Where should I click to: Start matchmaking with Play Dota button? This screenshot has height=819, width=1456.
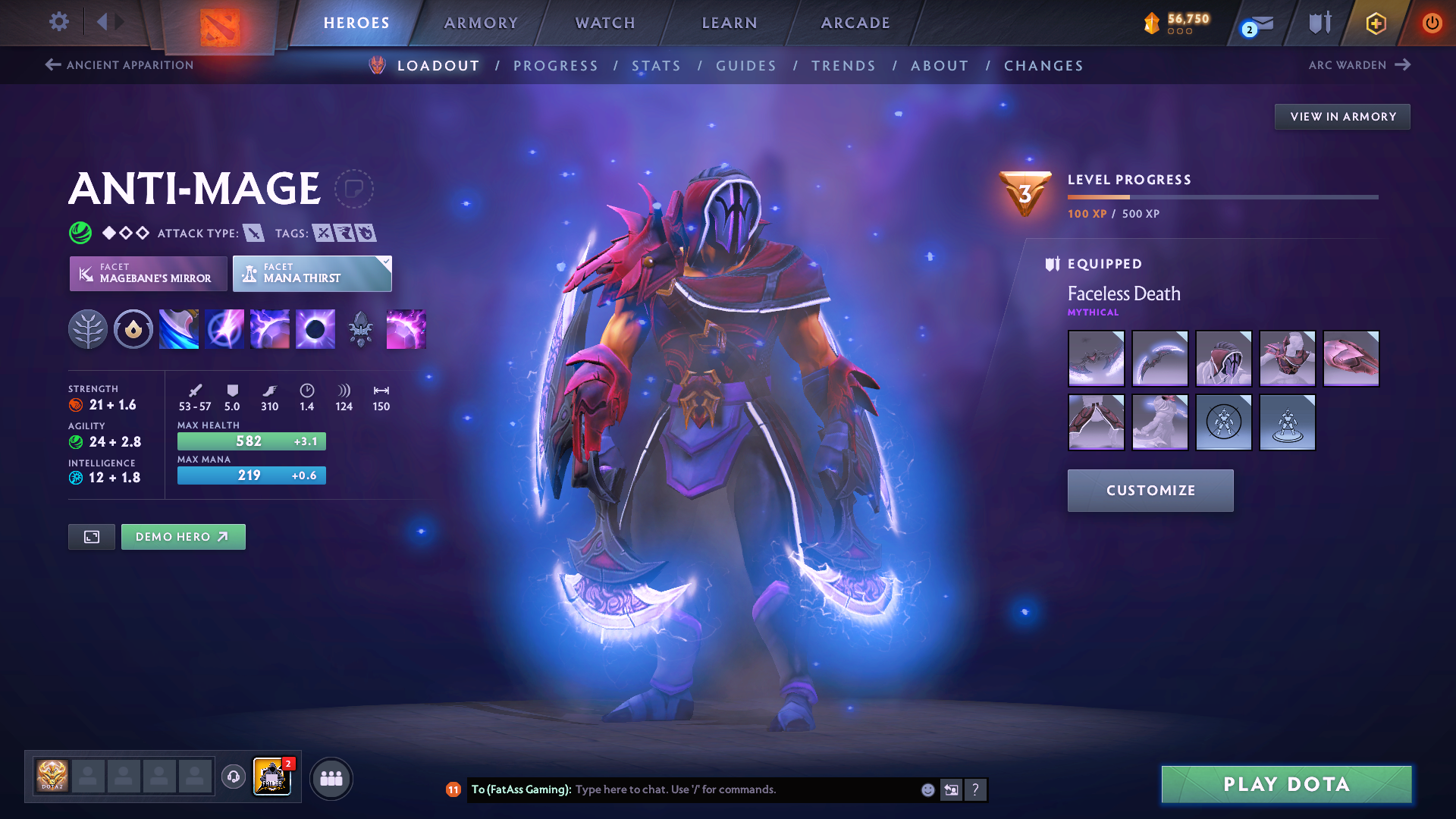pos(1286,784)
